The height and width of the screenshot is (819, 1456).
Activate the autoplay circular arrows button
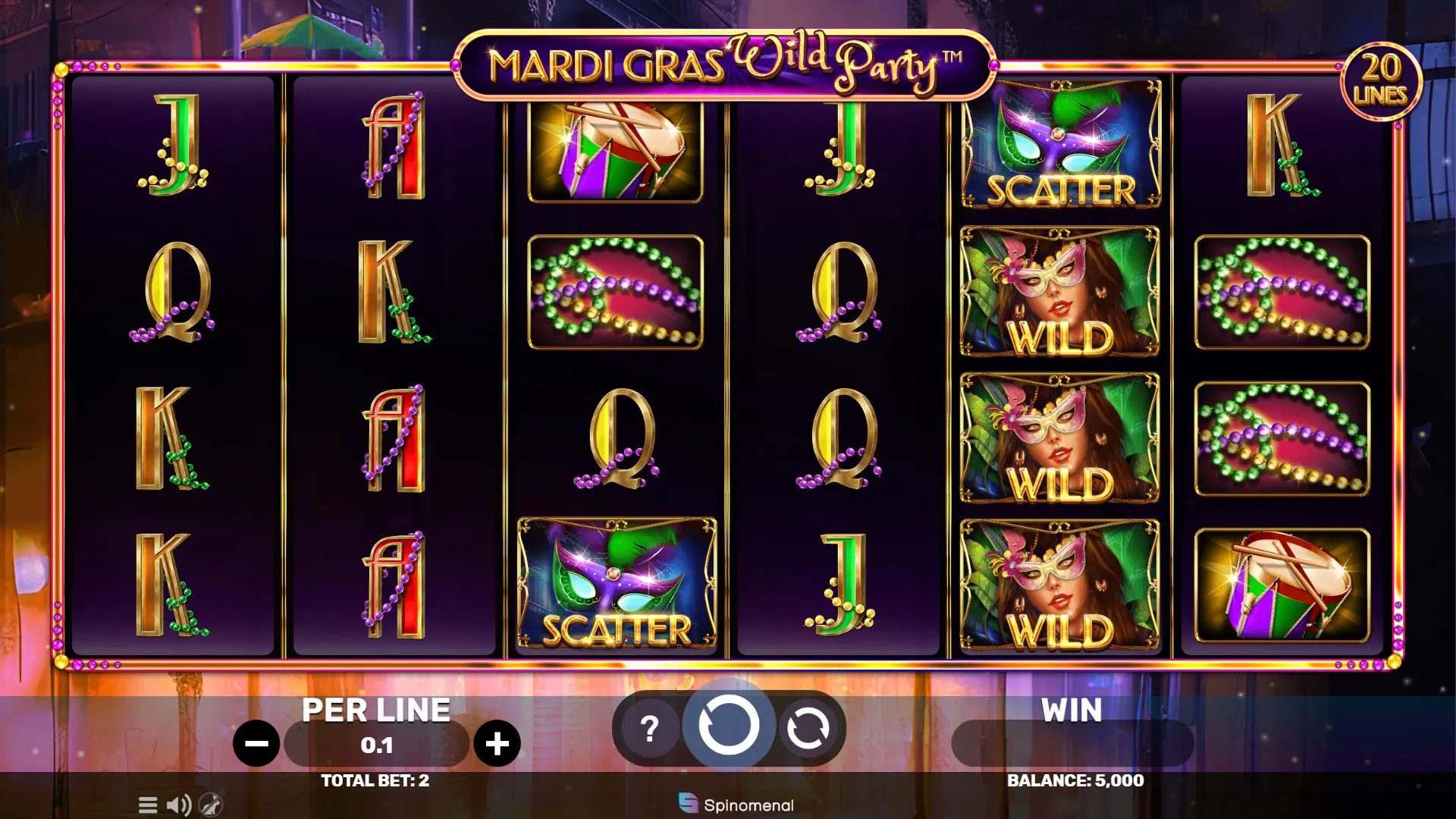pyautogui.click(x=808, y=729)
